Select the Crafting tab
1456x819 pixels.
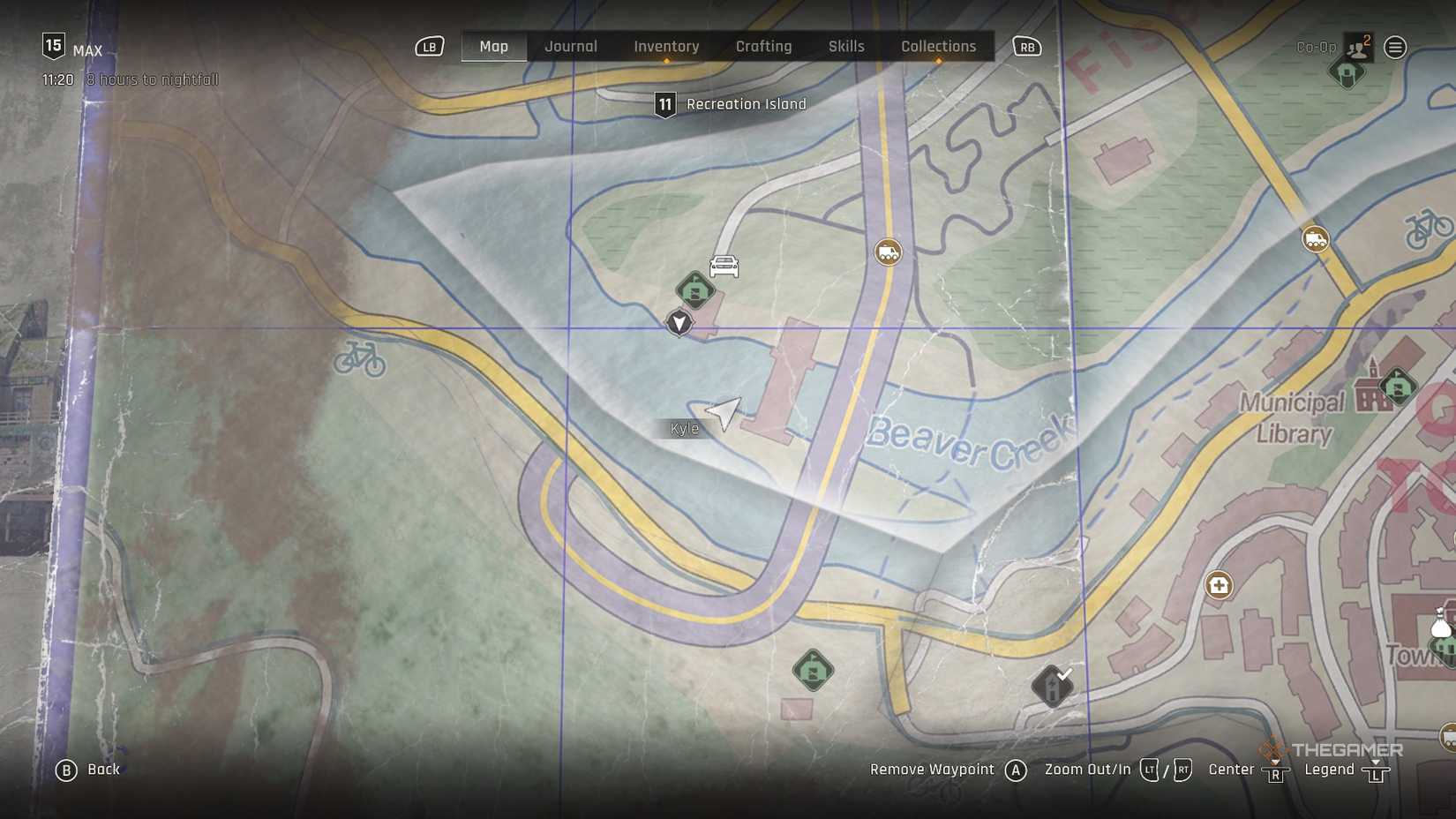(x=763, y=47)
